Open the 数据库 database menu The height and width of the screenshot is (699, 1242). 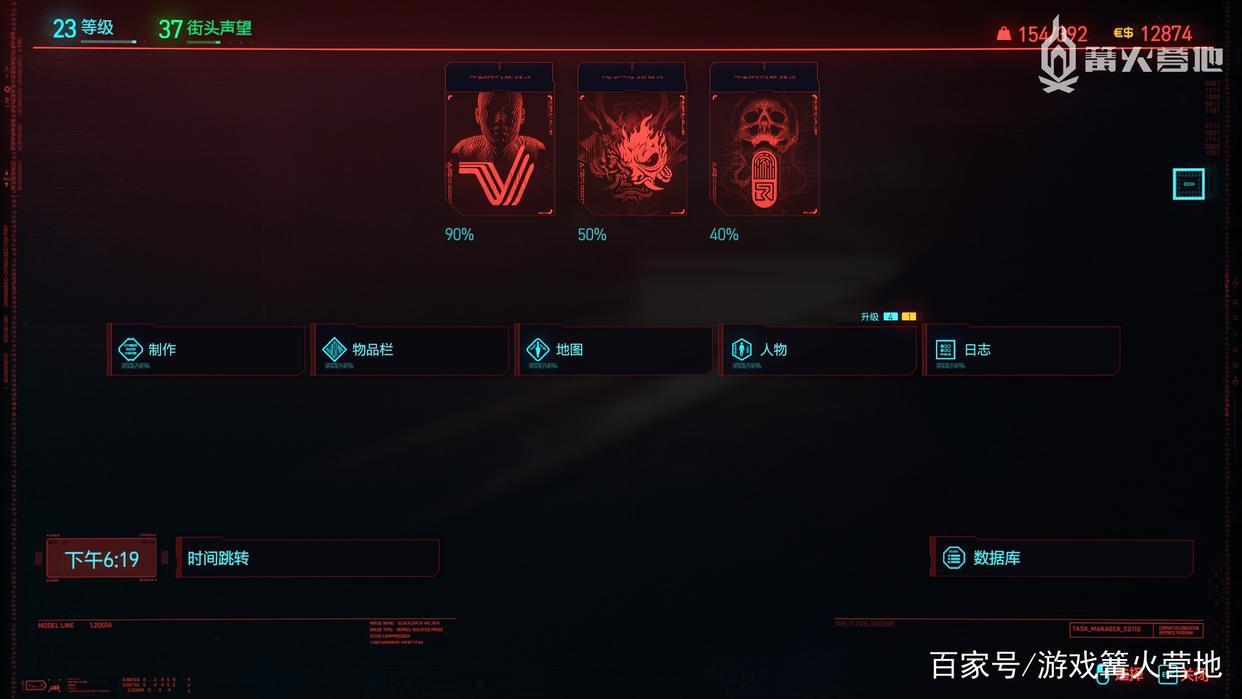[x=1062, y=558]
